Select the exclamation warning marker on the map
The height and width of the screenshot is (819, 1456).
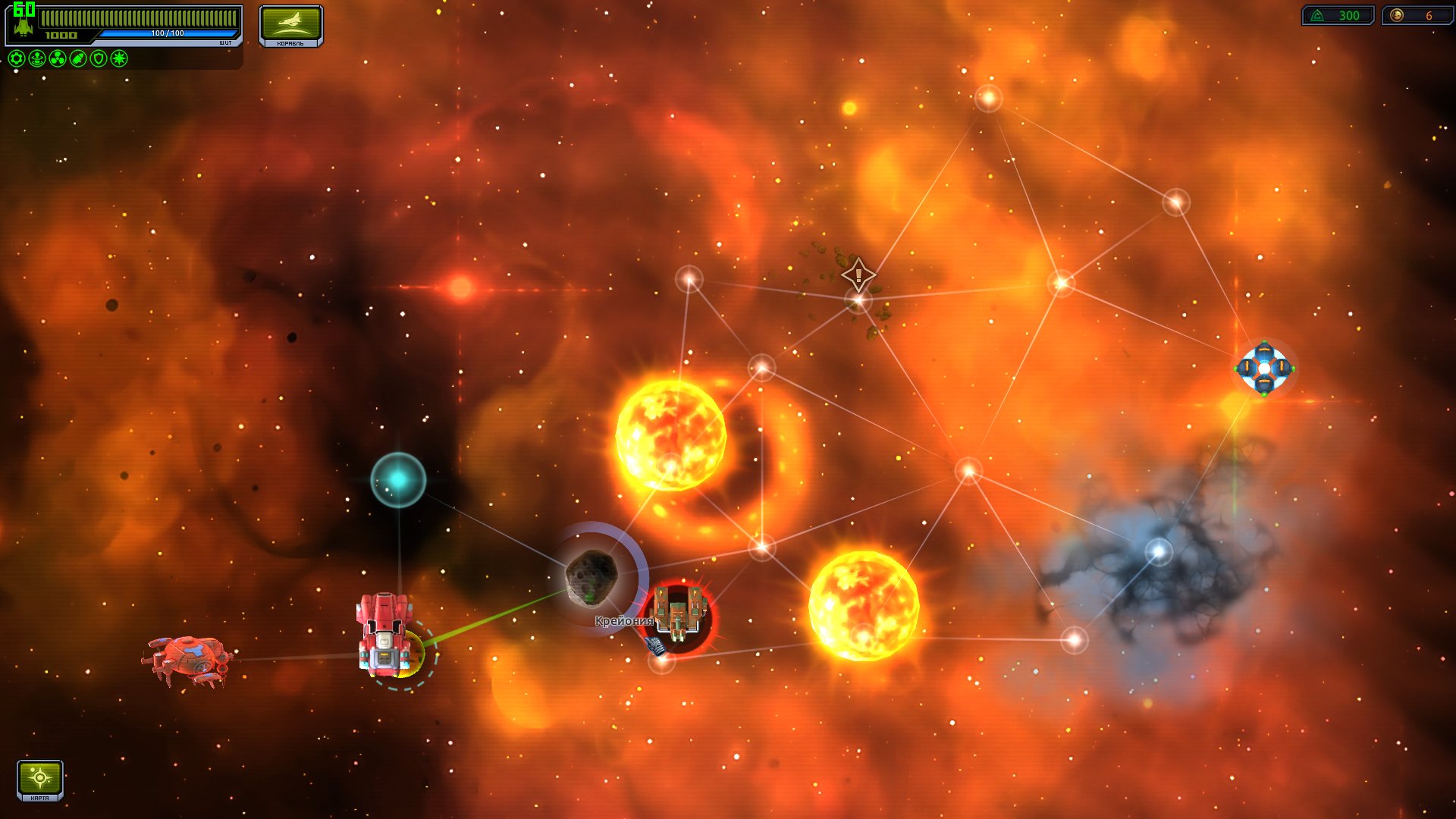[858, 275]
